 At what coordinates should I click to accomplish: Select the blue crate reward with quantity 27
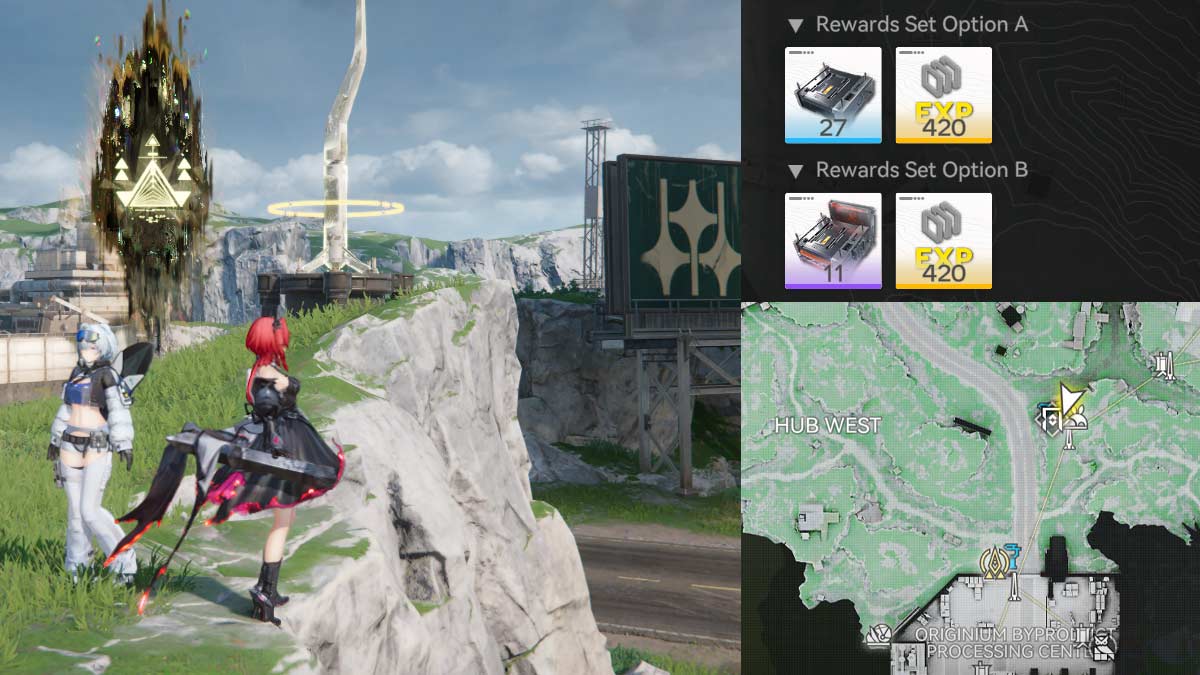coord(833,95)
